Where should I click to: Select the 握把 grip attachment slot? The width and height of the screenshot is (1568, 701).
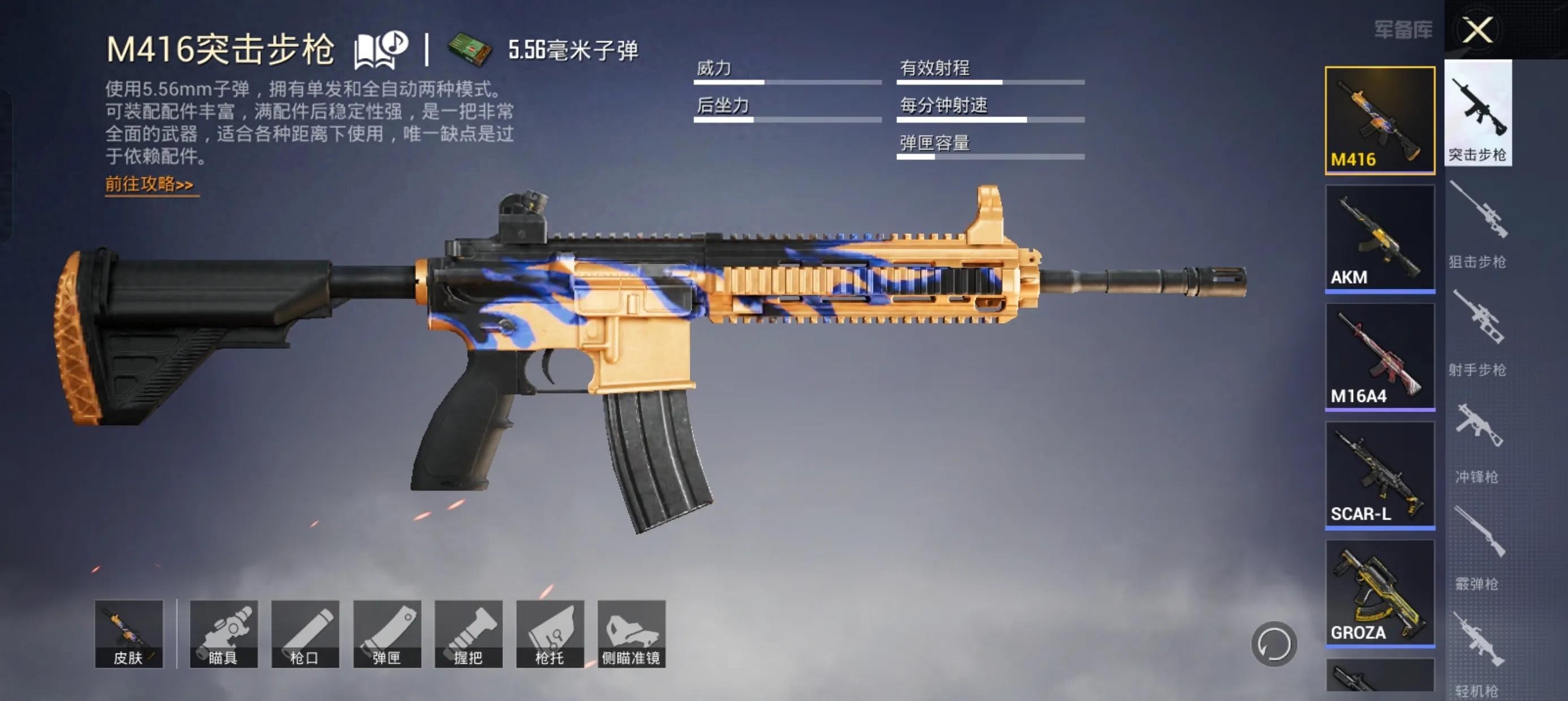click(x=468, y=634)
